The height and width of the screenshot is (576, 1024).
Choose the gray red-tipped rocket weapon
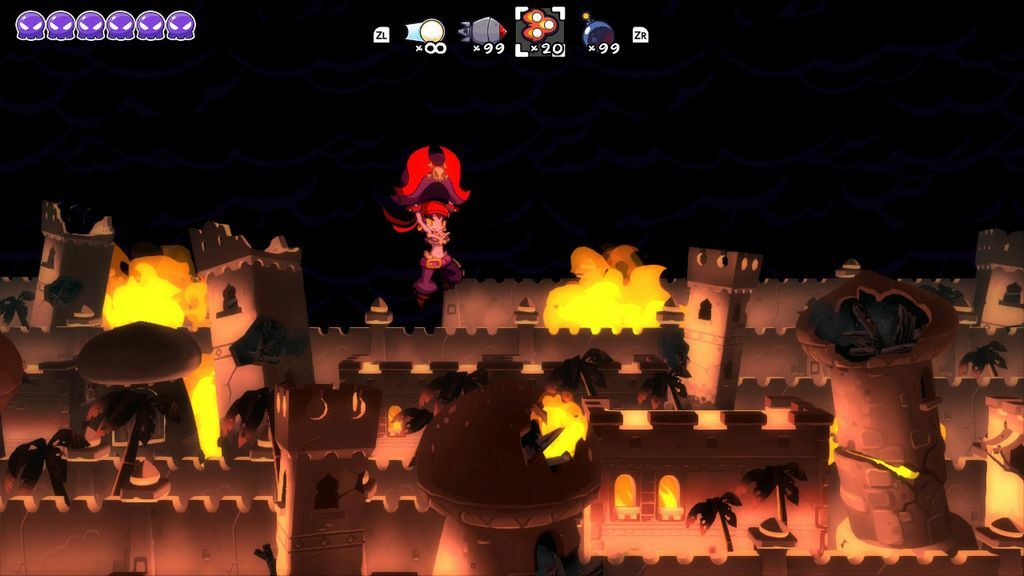(483, 32)
